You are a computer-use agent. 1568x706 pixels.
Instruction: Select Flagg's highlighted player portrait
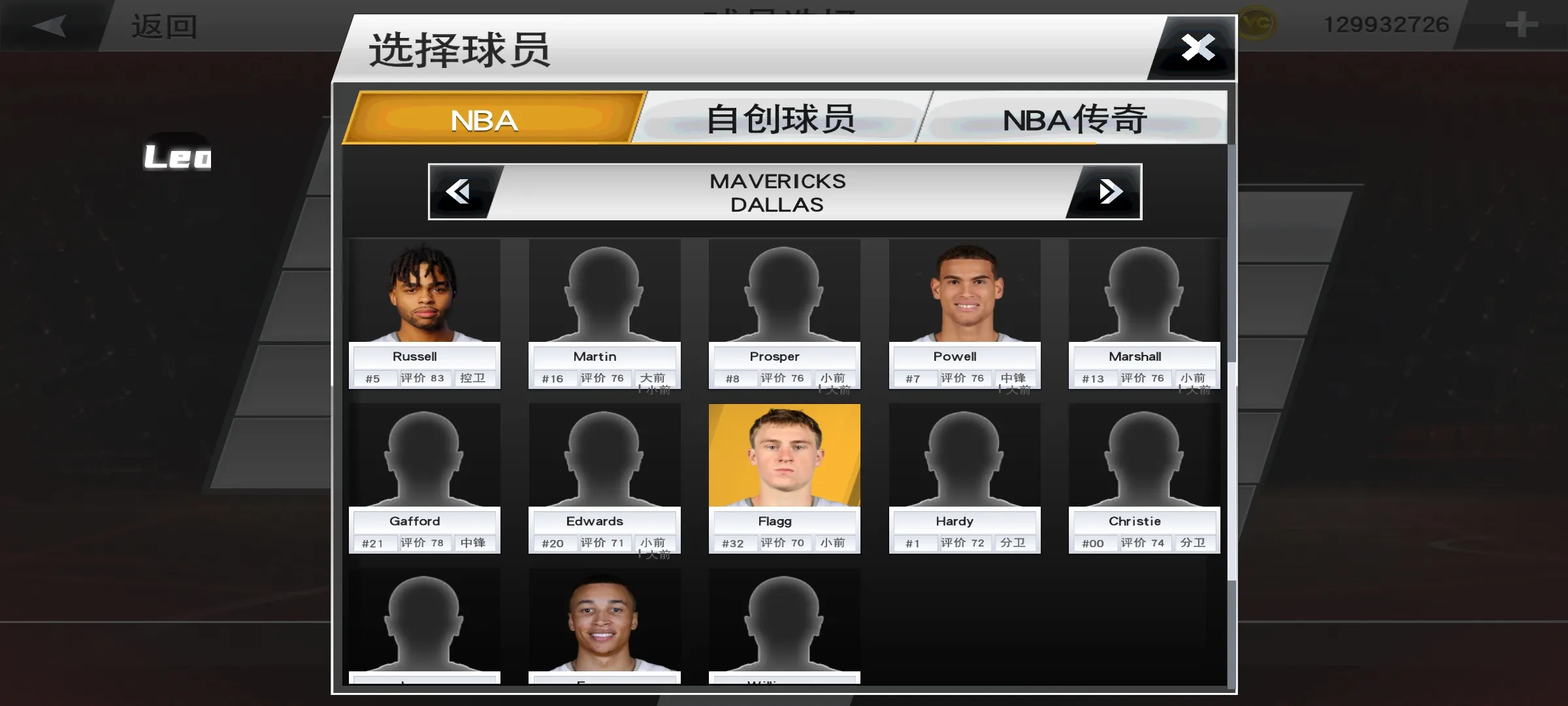[x=784, y=454]
